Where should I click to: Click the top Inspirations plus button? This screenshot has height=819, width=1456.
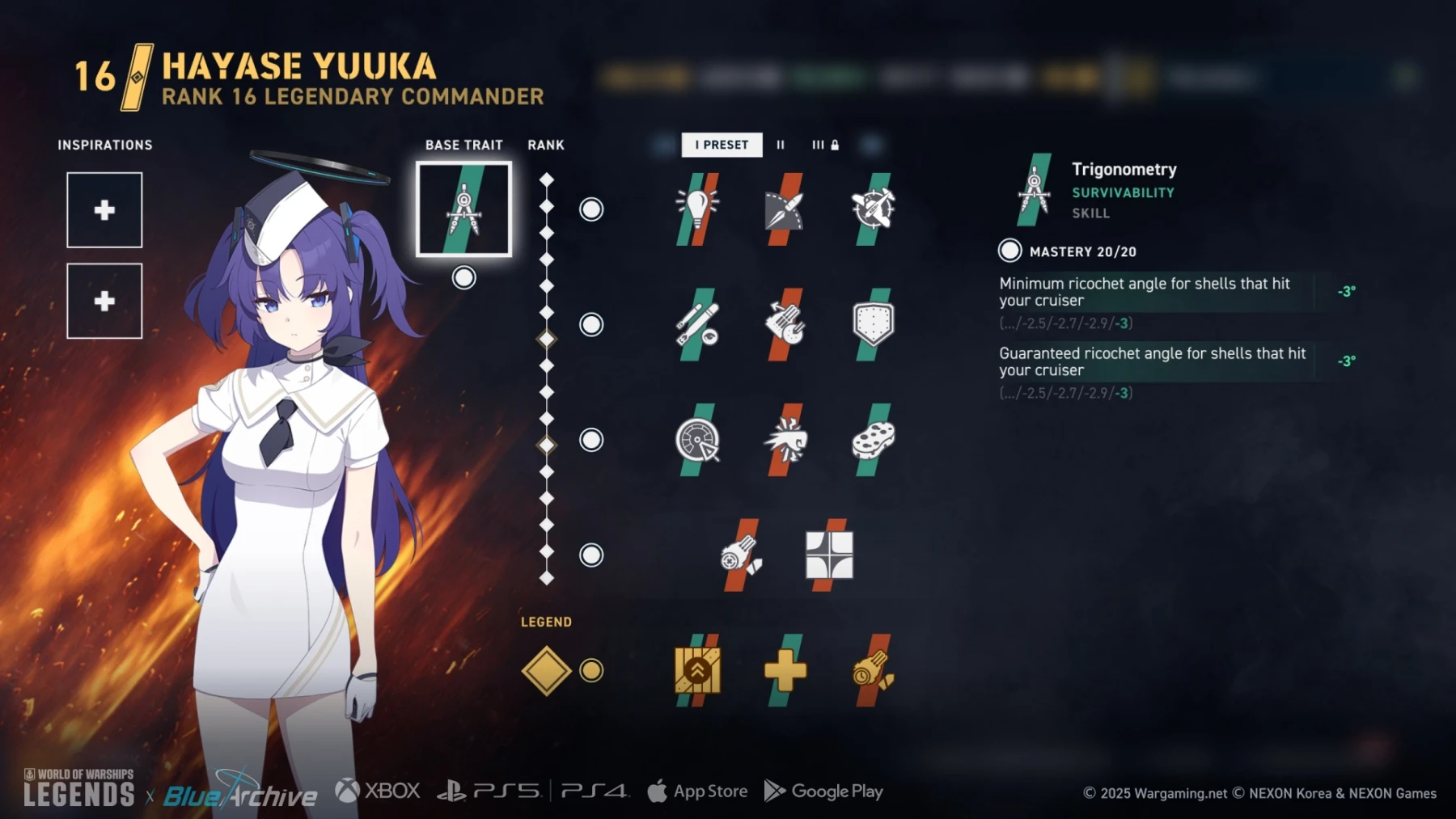(x=104, y=211)
